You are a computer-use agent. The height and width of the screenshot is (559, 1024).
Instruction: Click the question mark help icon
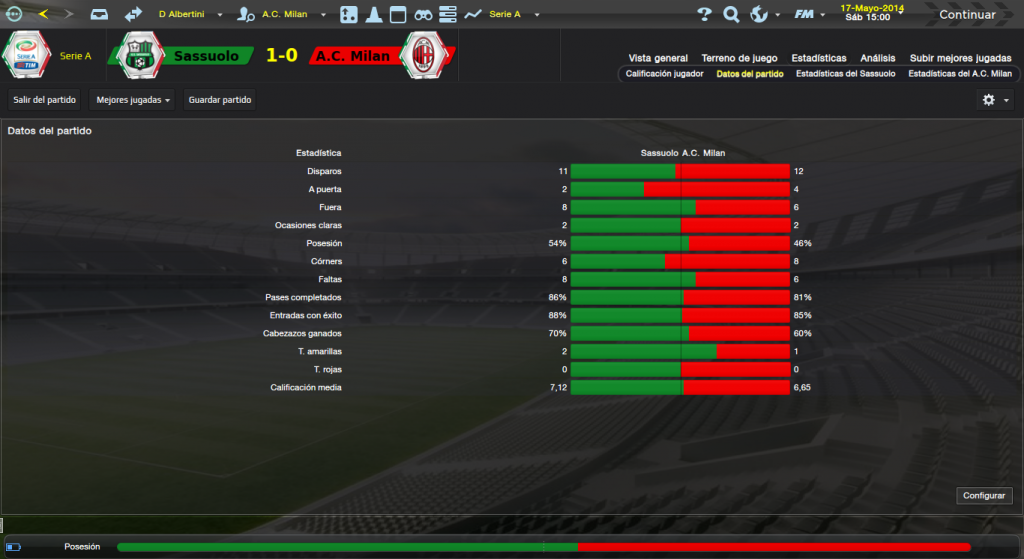pyautogui.click(x=704, y=15)
